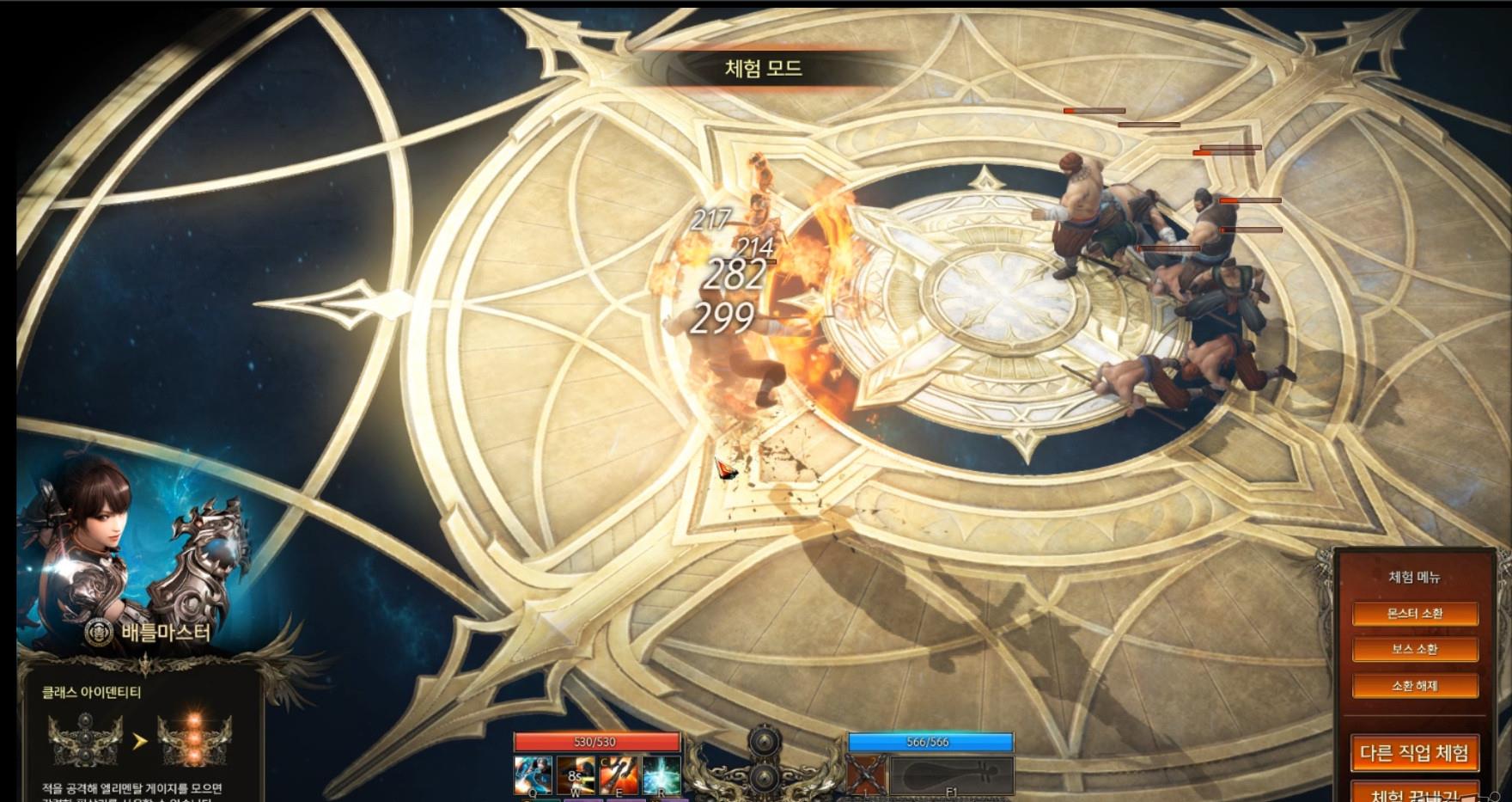The width and height of the screenshot is (1512, 802).
Task: Summon a boss with 보스 소환
Action: (1414, 650)
